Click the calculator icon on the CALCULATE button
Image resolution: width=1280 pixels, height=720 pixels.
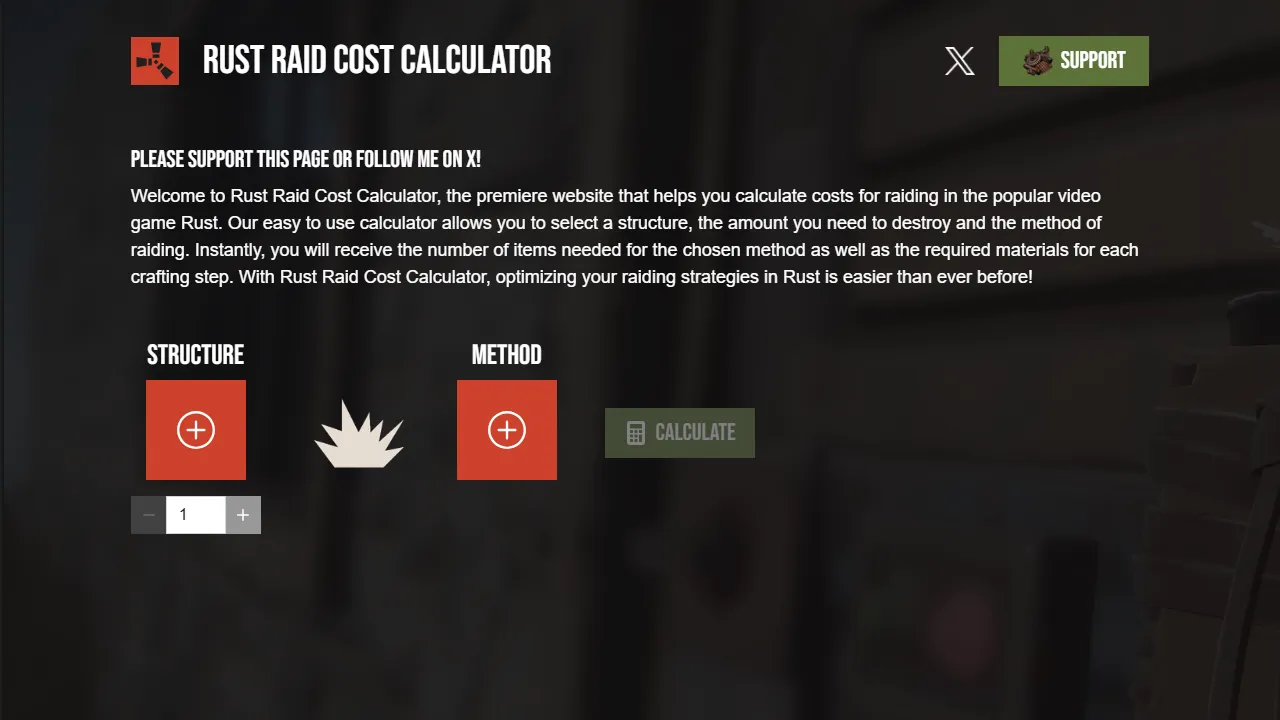634,432
